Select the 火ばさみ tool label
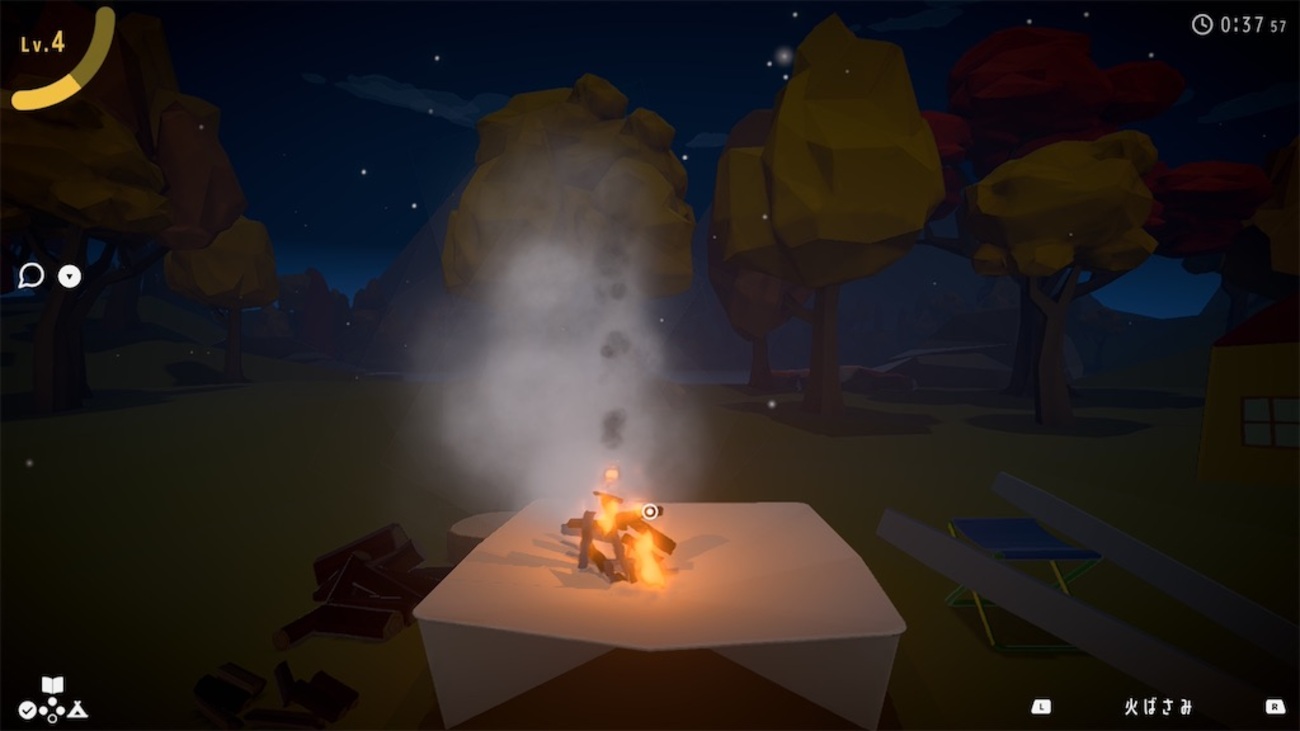This screenshot has height=731, width=1300. pyautogui.click(x=1158, y=707)
